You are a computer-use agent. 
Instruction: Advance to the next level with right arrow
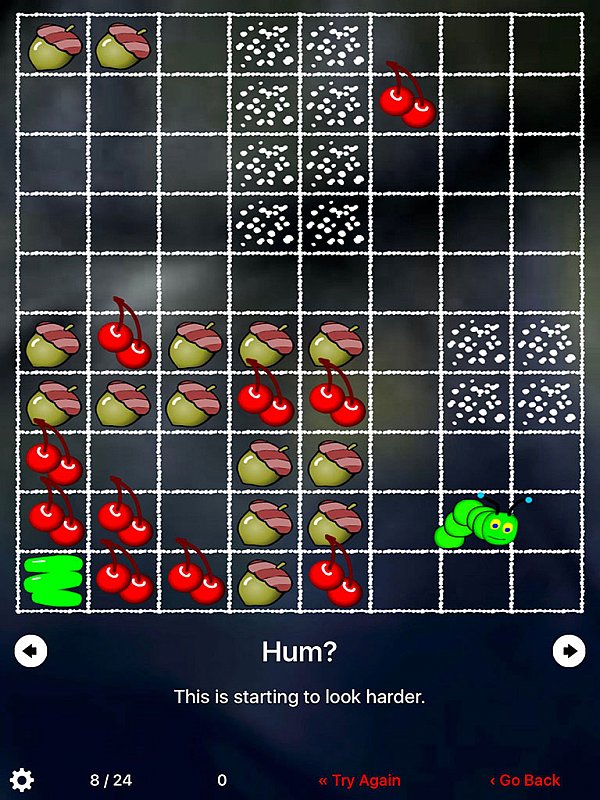click(x=569, y=651)
